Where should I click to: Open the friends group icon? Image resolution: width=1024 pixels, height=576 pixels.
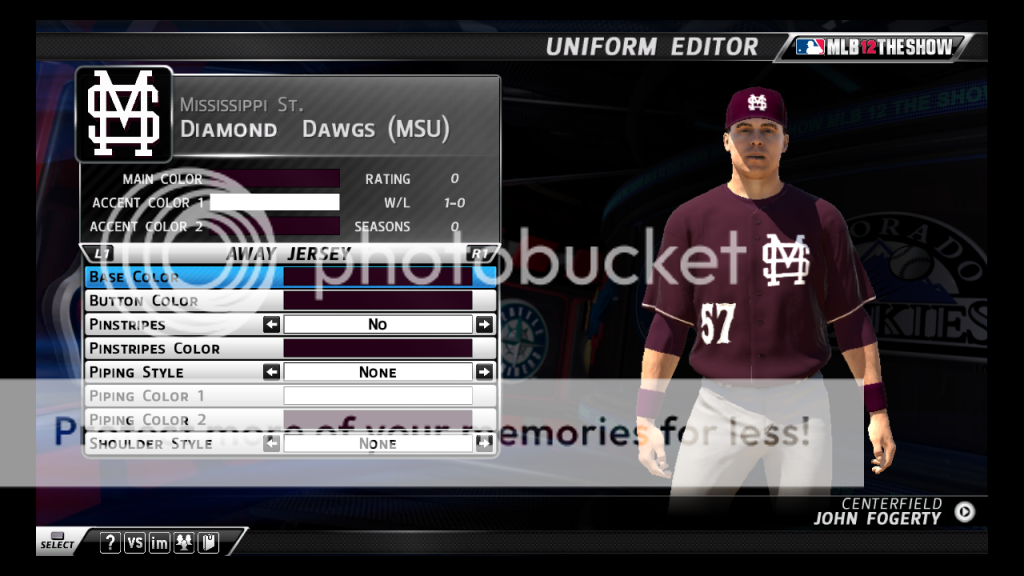[184, 543]
